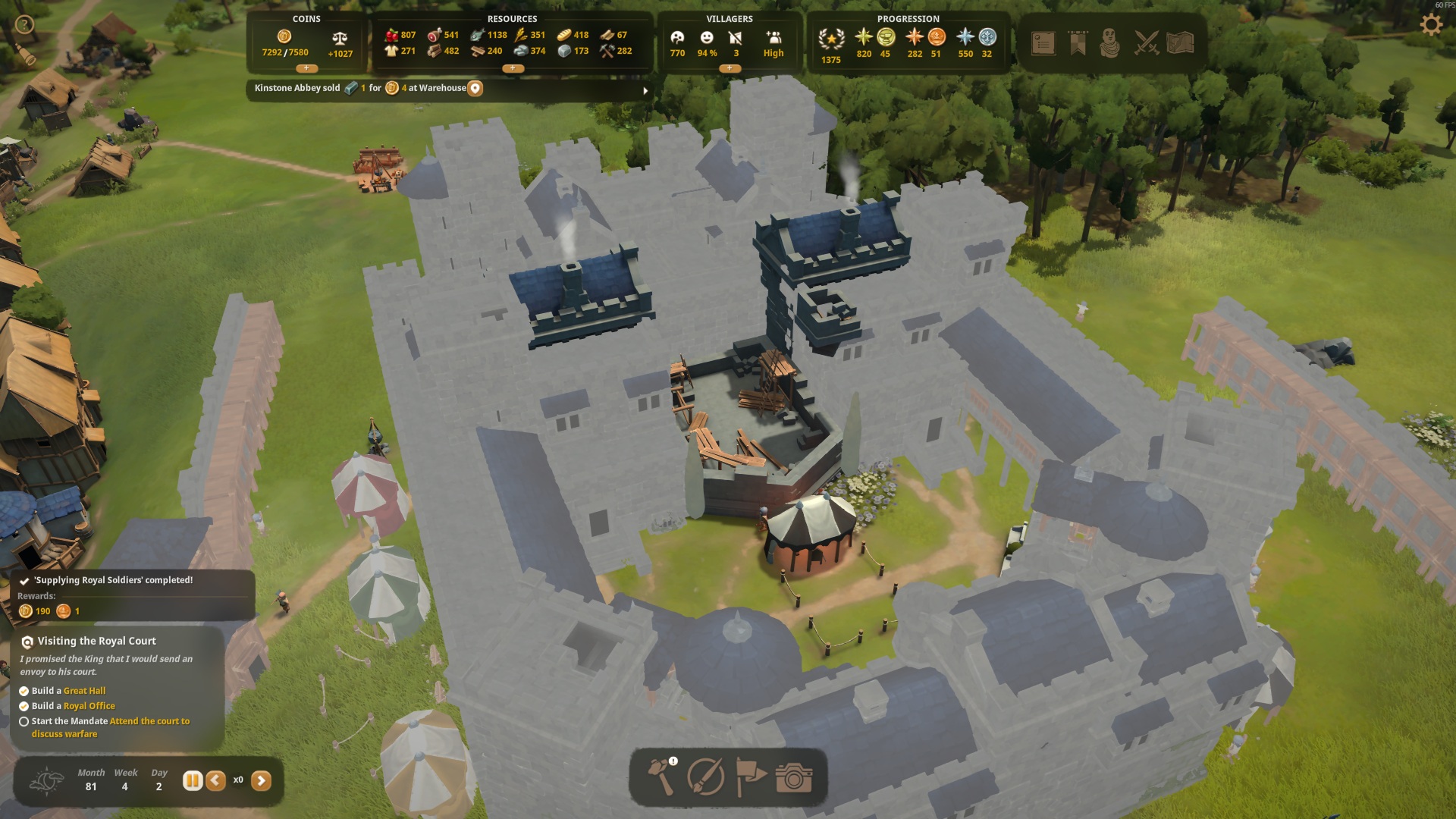Screen dimensions: 1456x819
Task: Decrease game speed with left arrow
Action: tap(216, 780)
